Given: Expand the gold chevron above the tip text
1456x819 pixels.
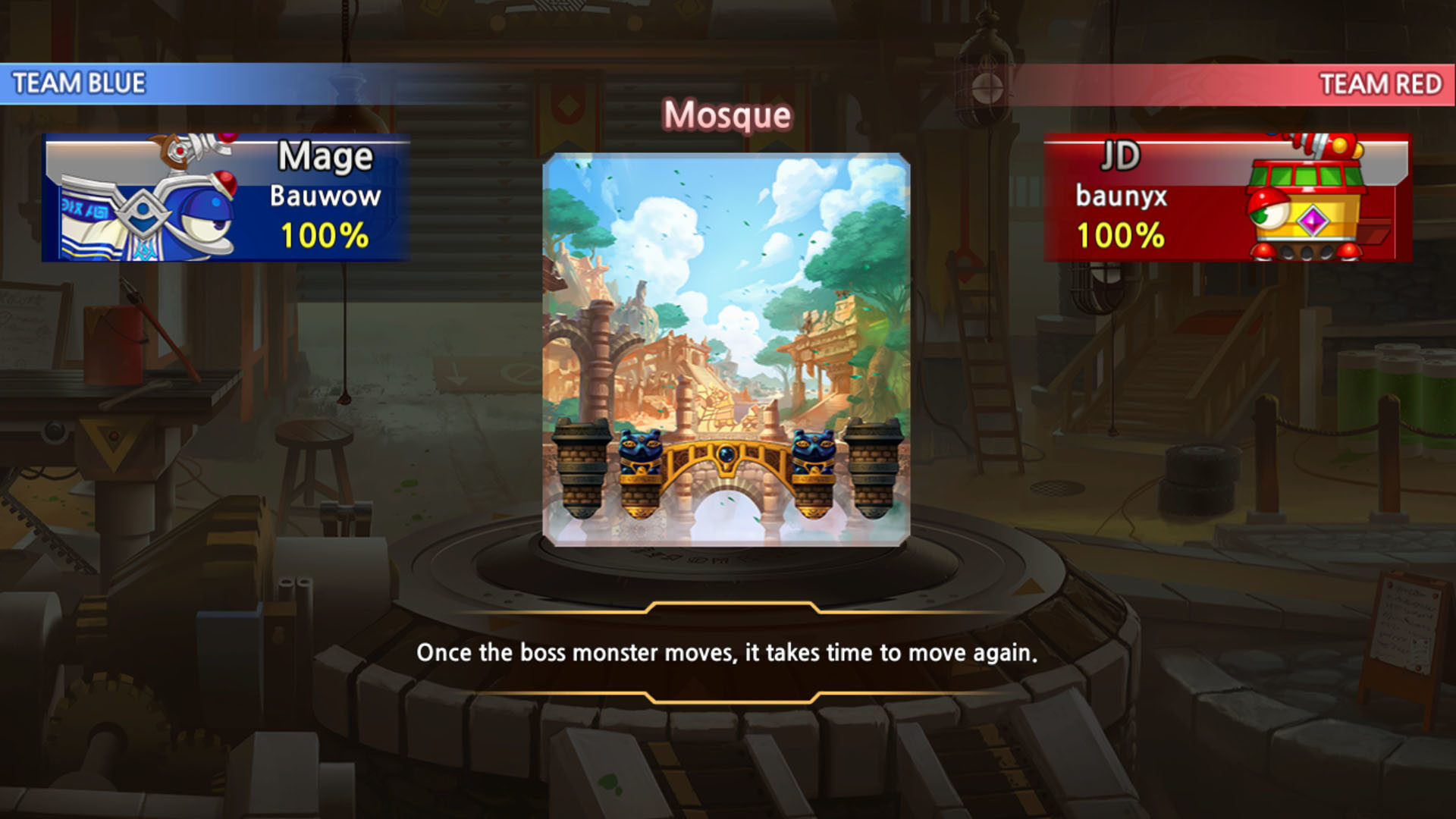Looking at the screenshot, I should tap(726, 607).
